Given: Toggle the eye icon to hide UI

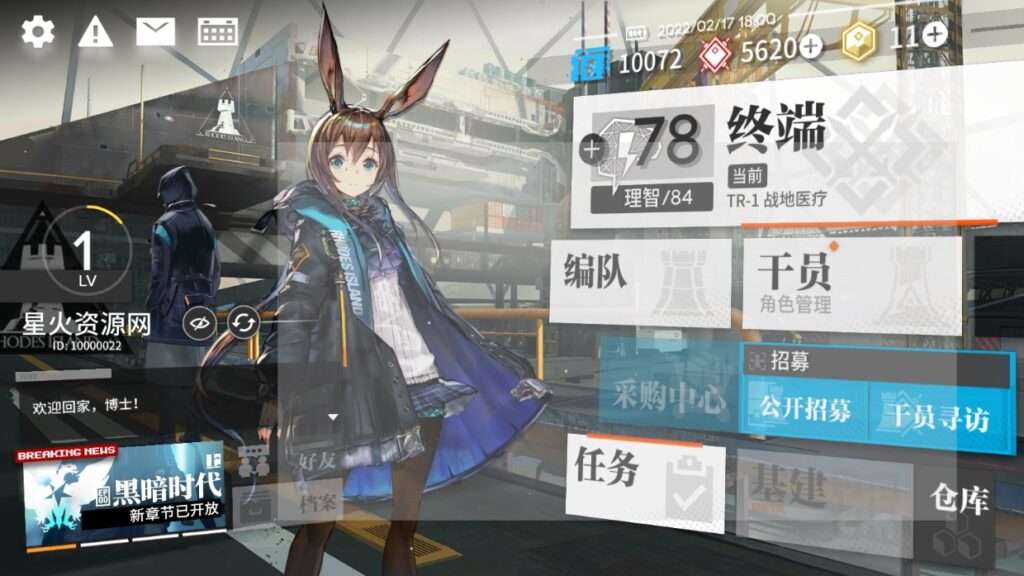Looking at the screenshot, I should click(200, 323).
